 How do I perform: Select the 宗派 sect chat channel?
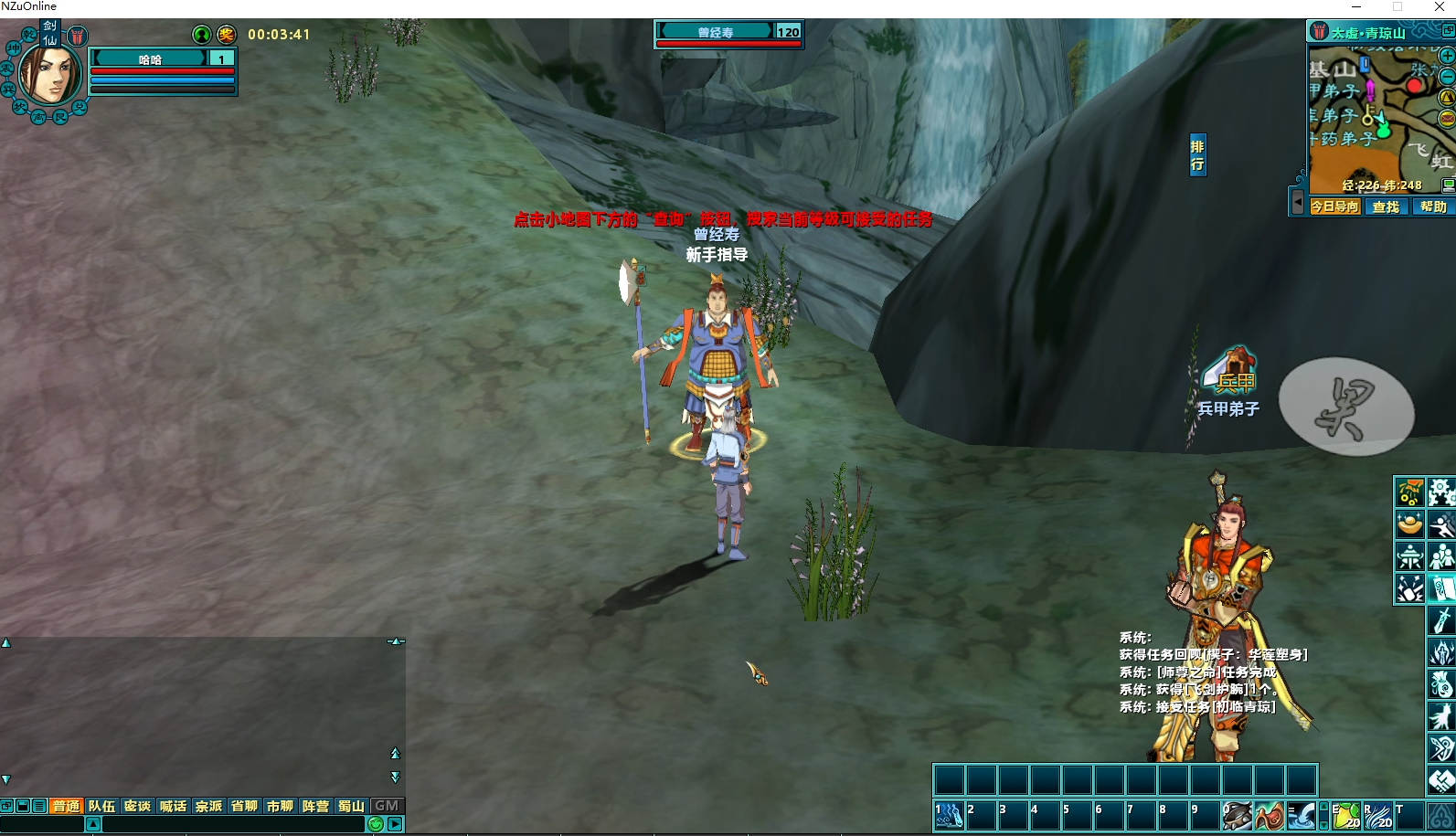click(208, 806)
